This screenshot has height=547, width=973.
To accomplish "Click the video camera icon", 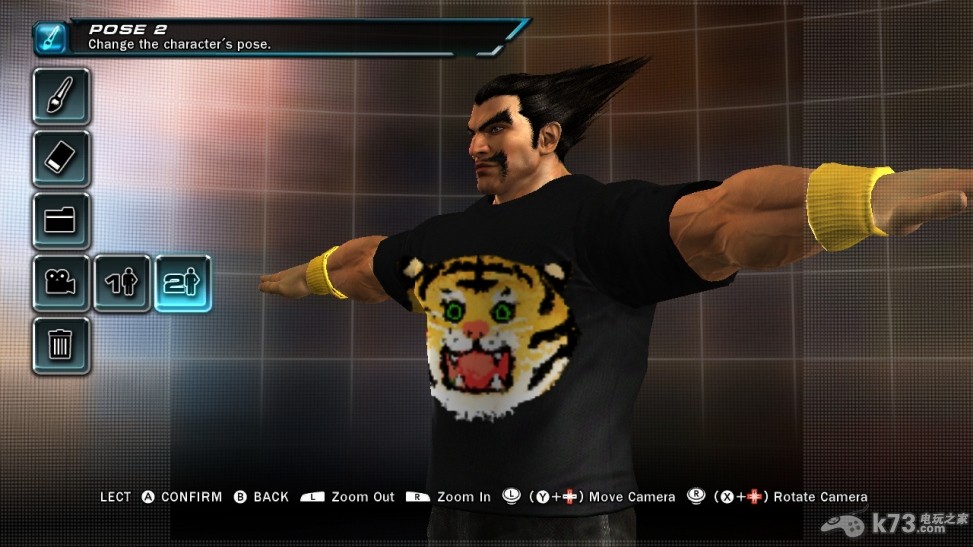I will [61, 283].
